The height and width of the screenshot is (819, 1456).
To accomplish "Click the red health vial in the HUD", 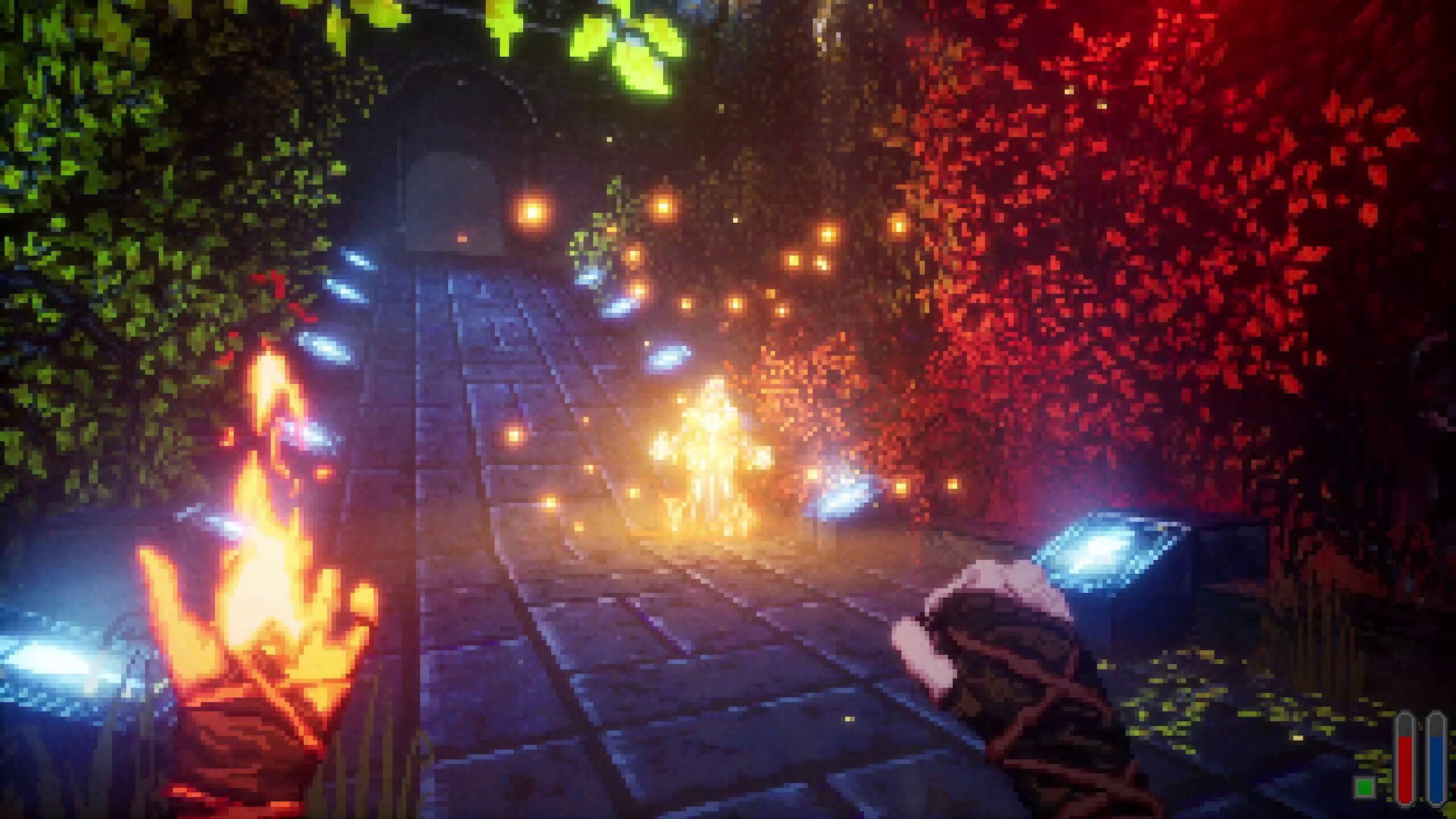I will (x=1405, y=768).
